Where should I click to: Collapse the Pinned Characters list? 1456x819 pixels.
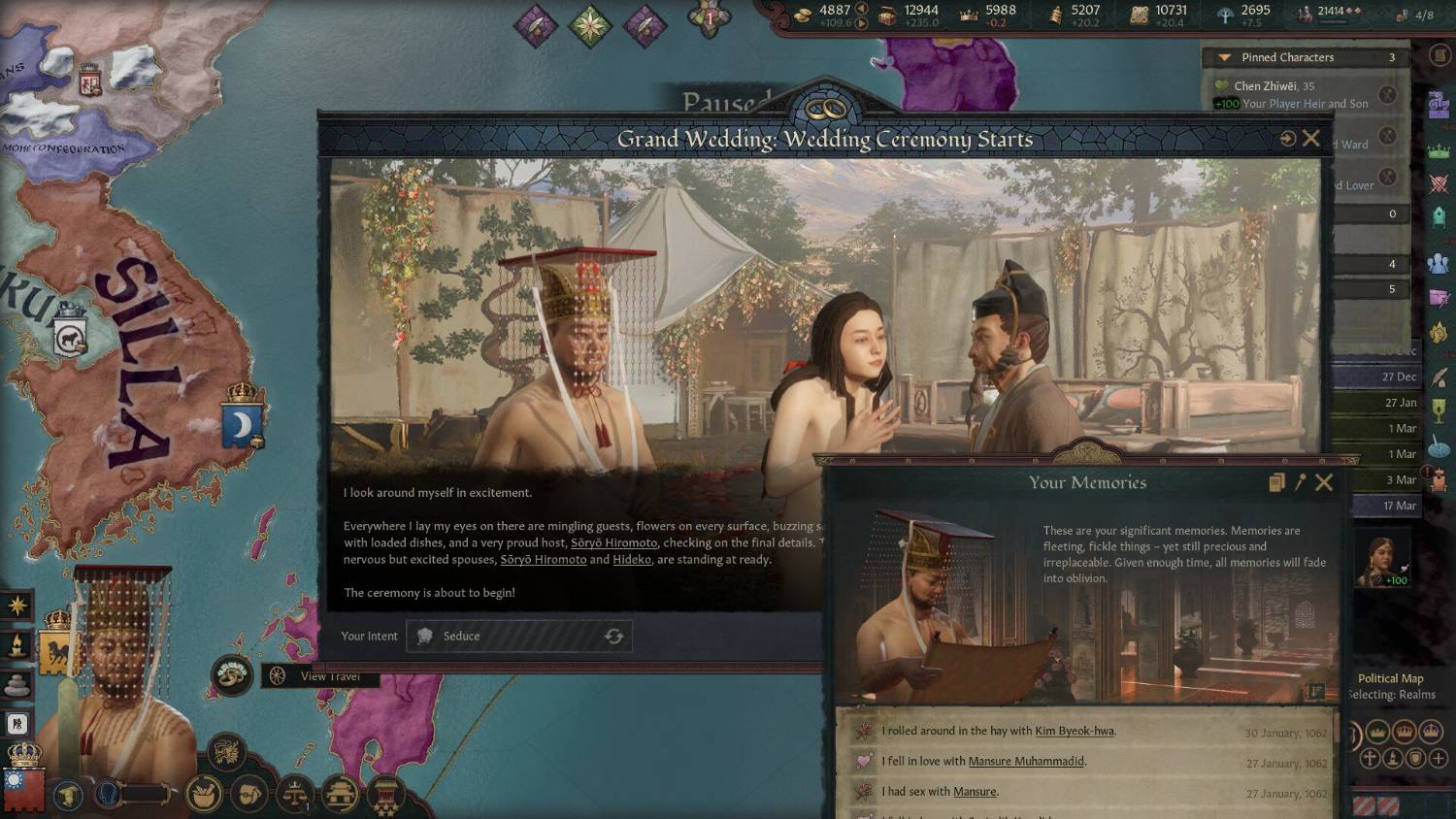pyautogui.click(x=1225, y=57)
